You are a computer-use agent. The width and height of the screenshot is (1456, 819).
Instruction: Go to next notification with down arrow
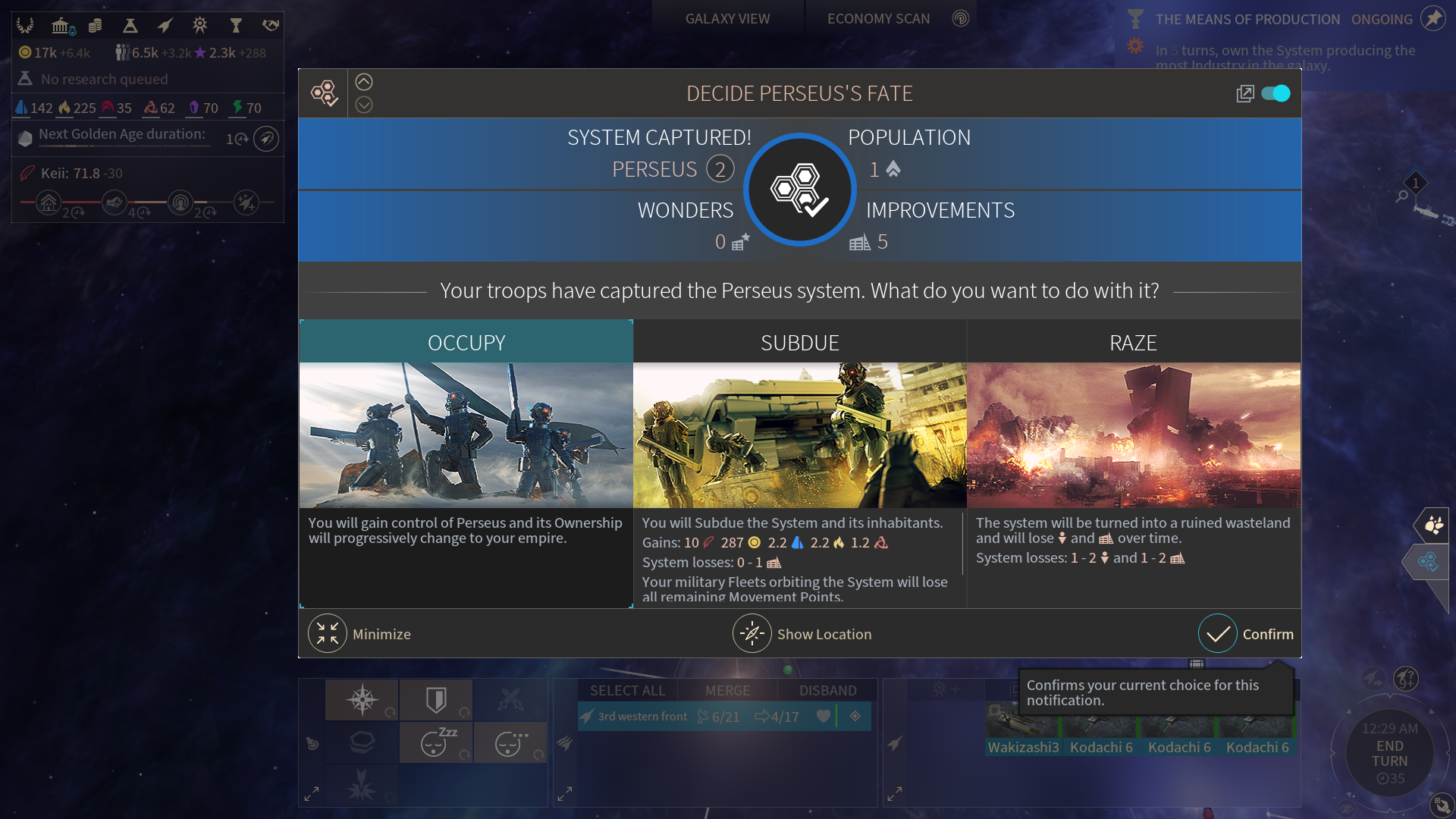(364, 105)
